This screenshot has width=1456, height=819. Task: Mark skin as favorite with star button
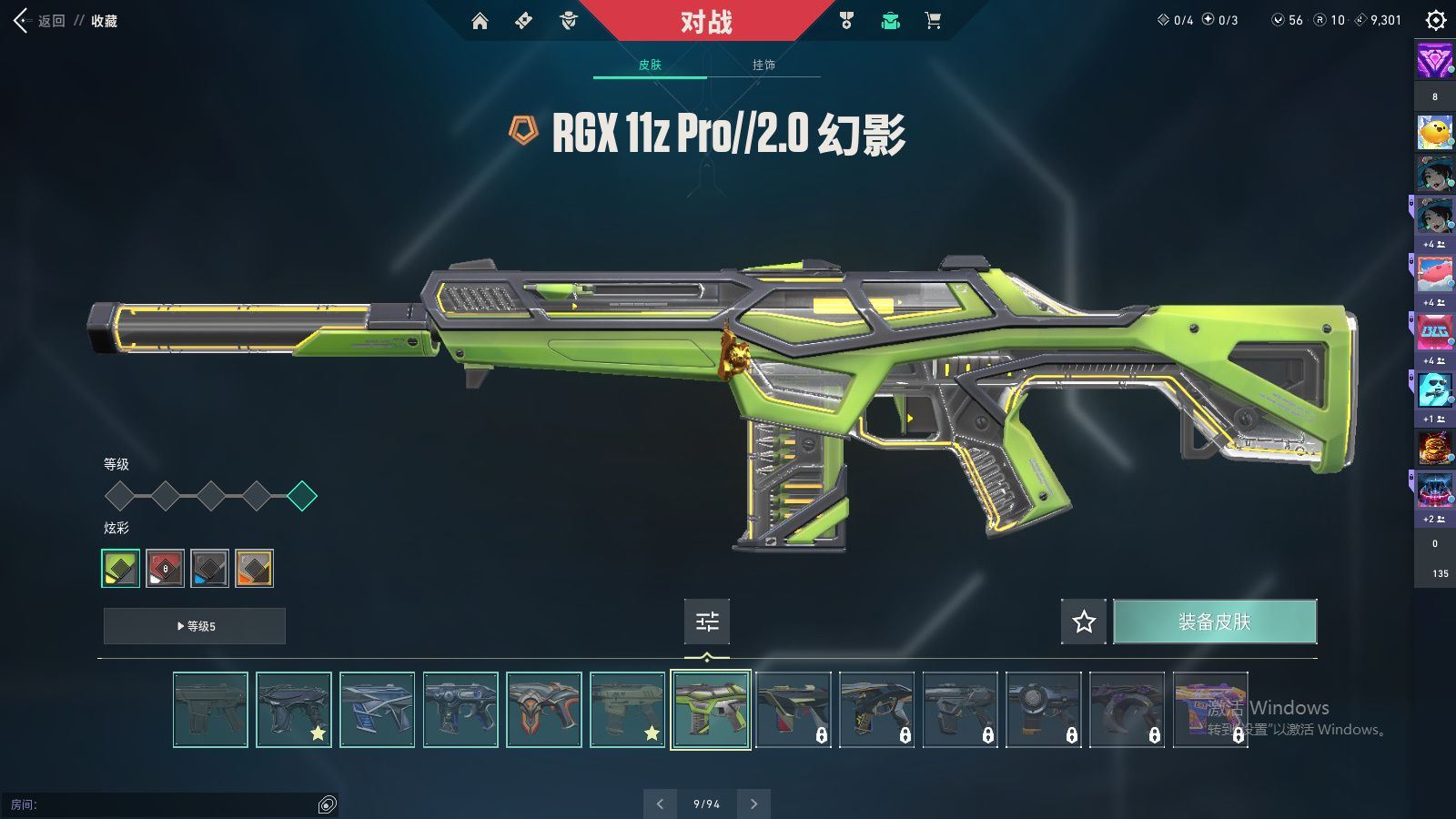[x=1083, y=622]
